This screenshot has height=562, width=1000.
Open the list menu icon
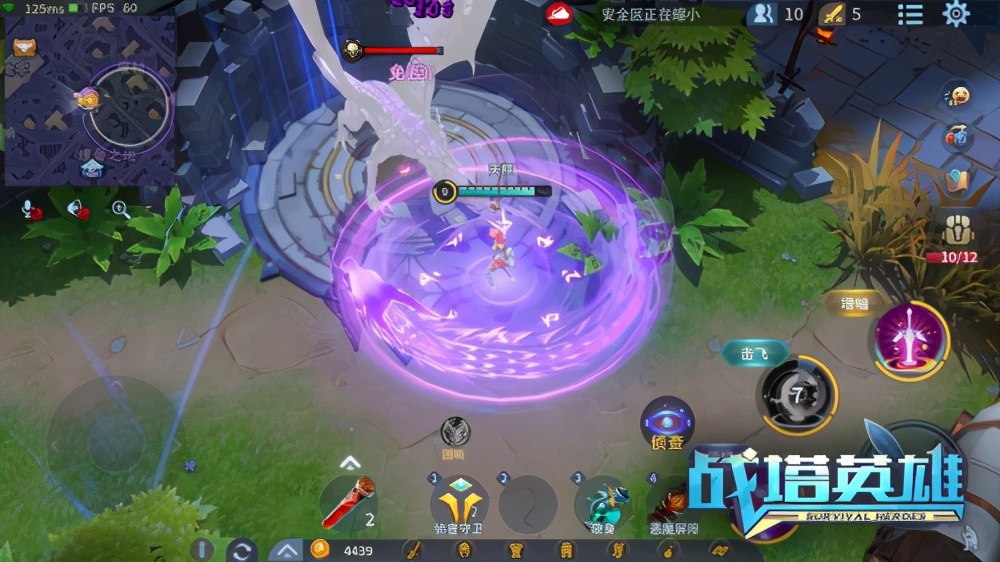910,14
